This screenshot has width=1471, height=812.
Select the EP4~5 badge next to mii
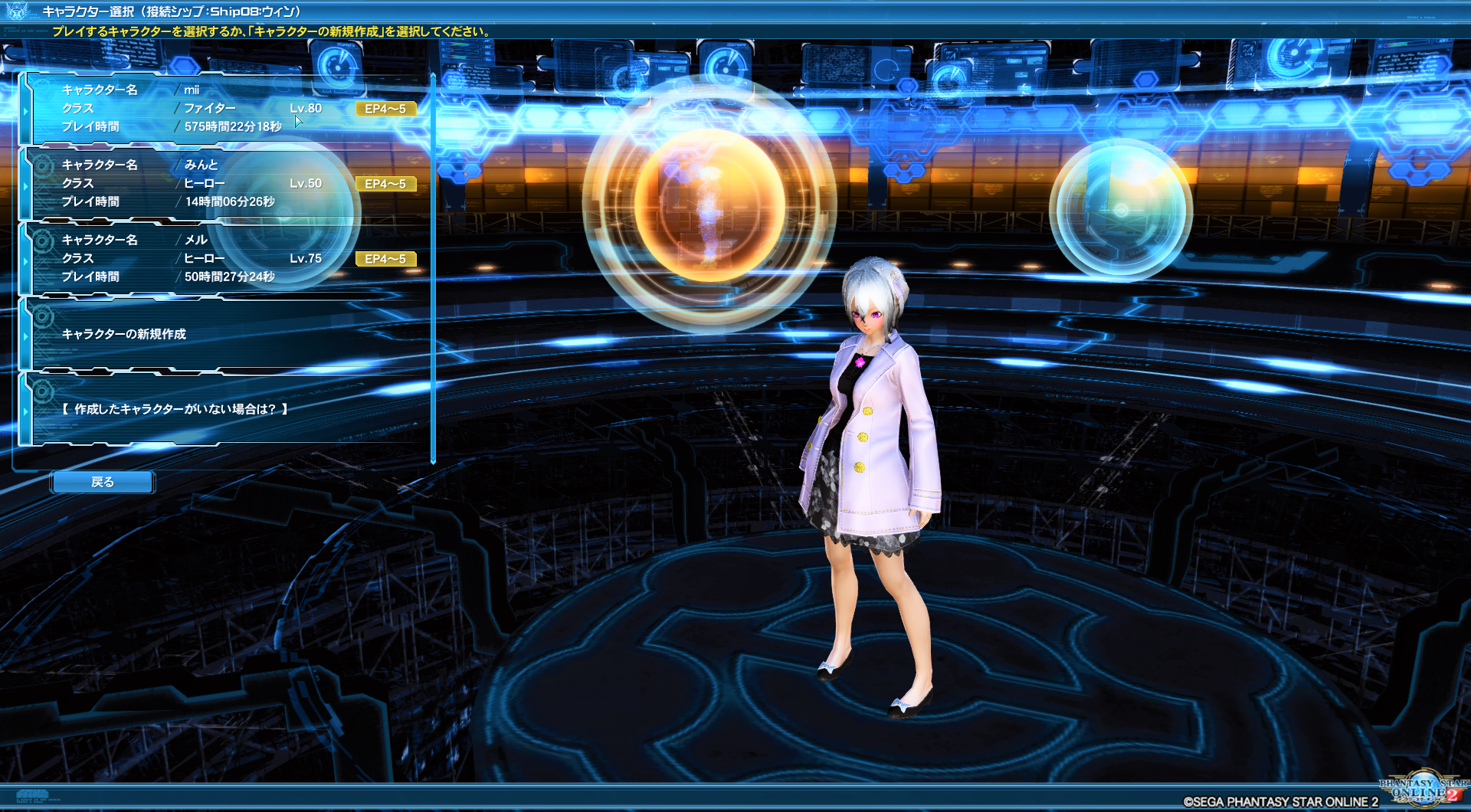pos(385,108)
